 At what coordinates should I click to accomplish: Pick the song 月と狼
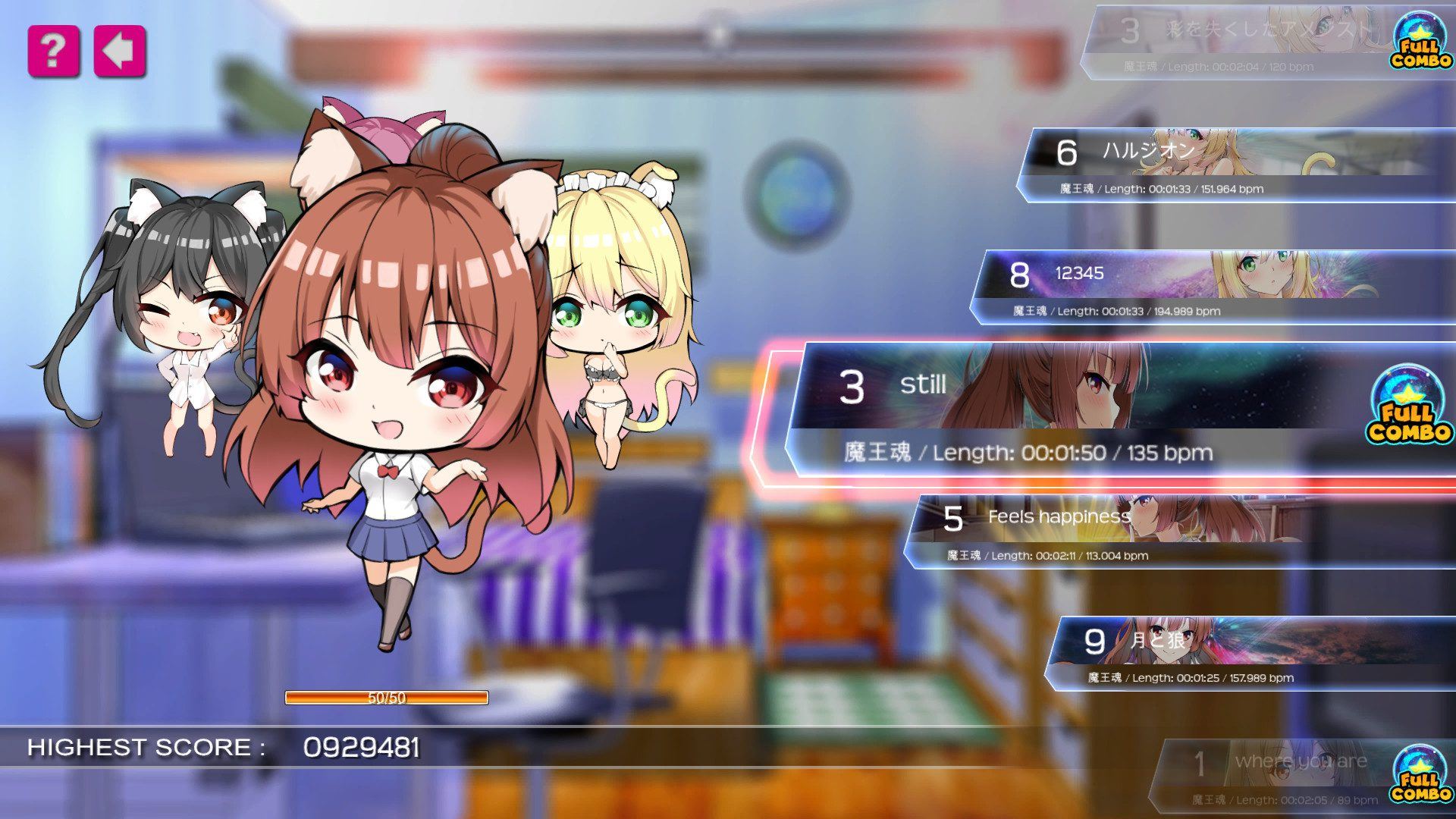pos(1244,653)
